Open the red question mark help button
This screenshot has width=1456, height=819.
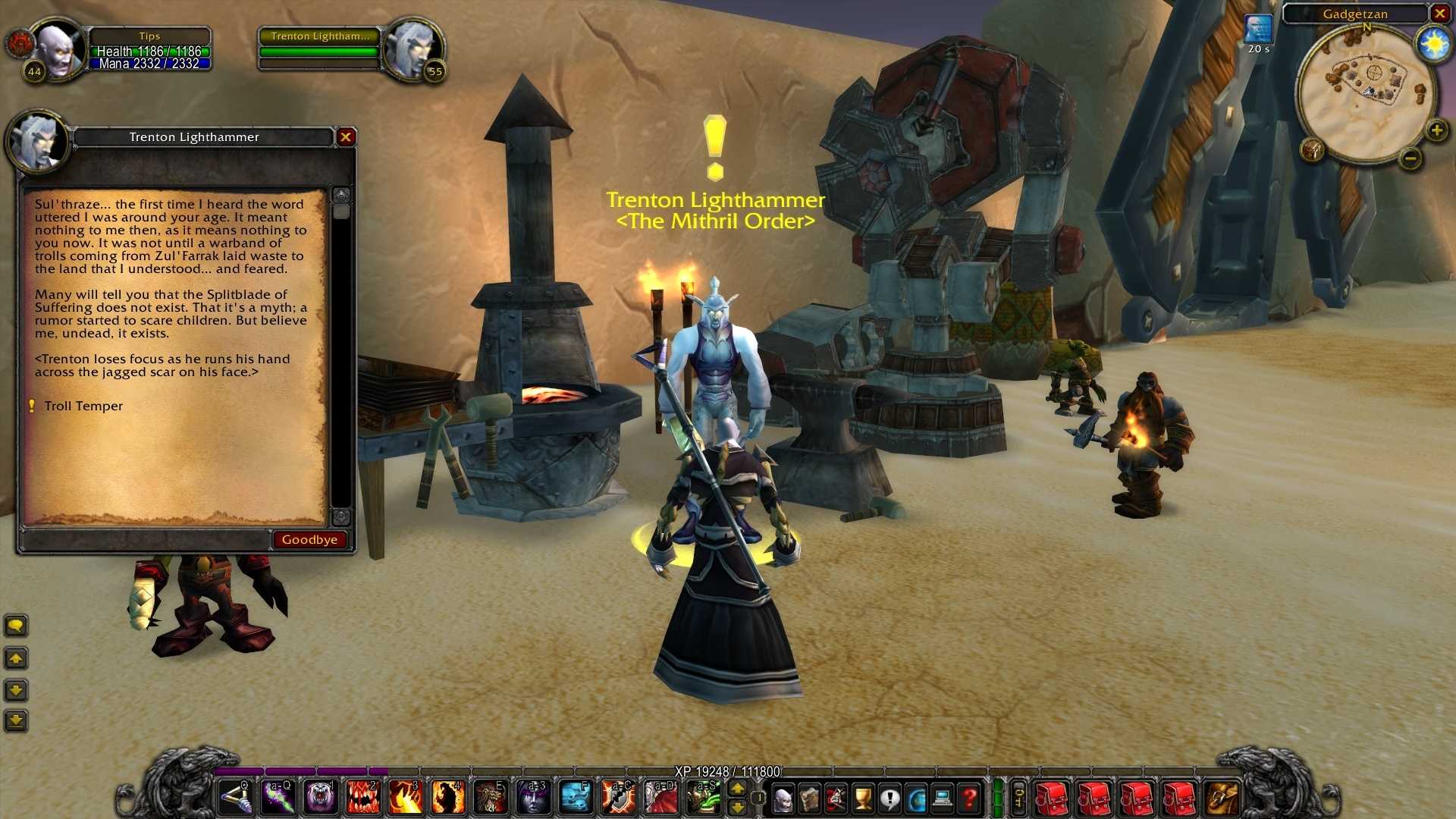pos(969,799)
